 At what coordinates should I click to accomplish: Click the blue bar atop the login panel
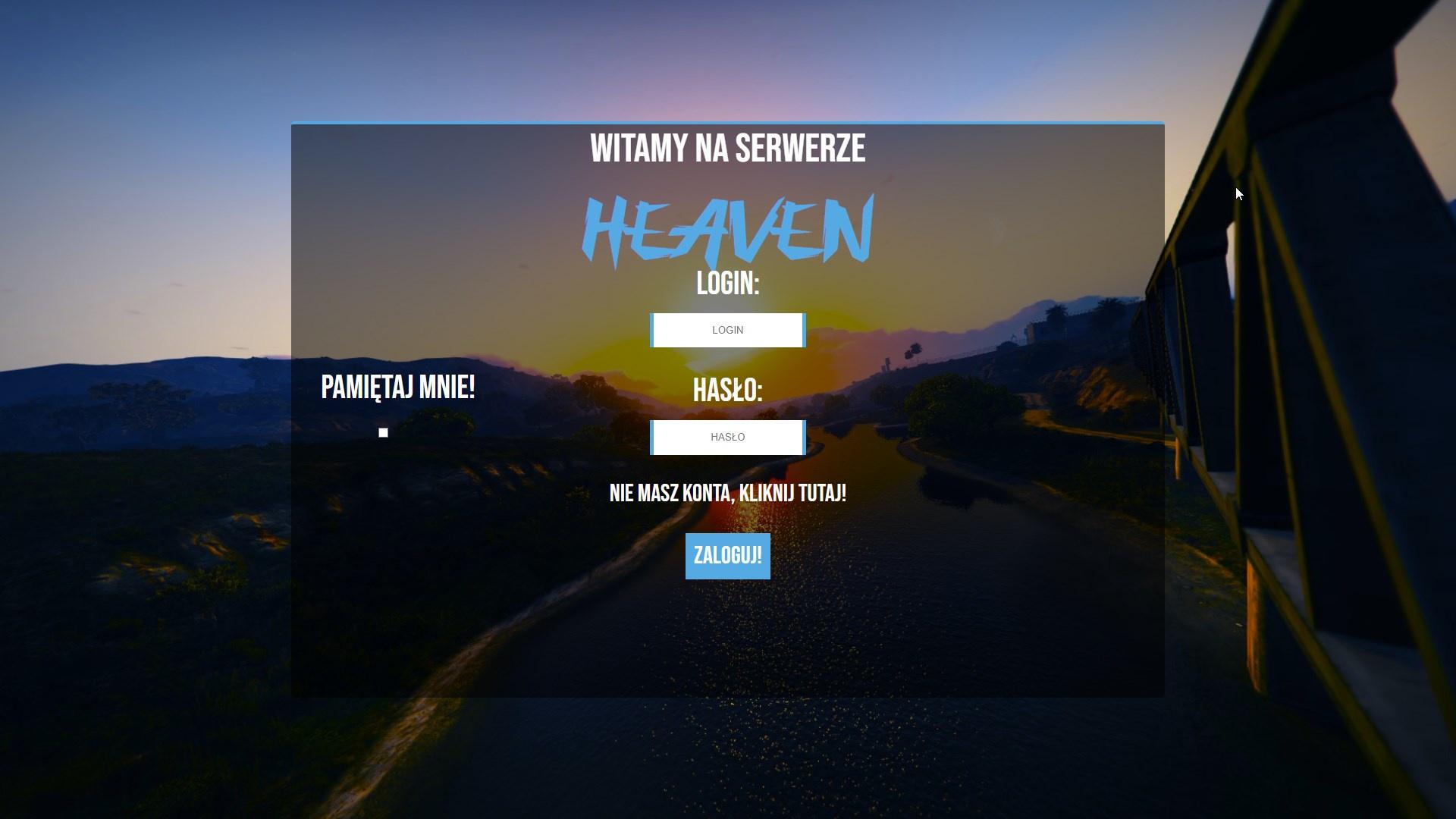(x=727, y=121)
